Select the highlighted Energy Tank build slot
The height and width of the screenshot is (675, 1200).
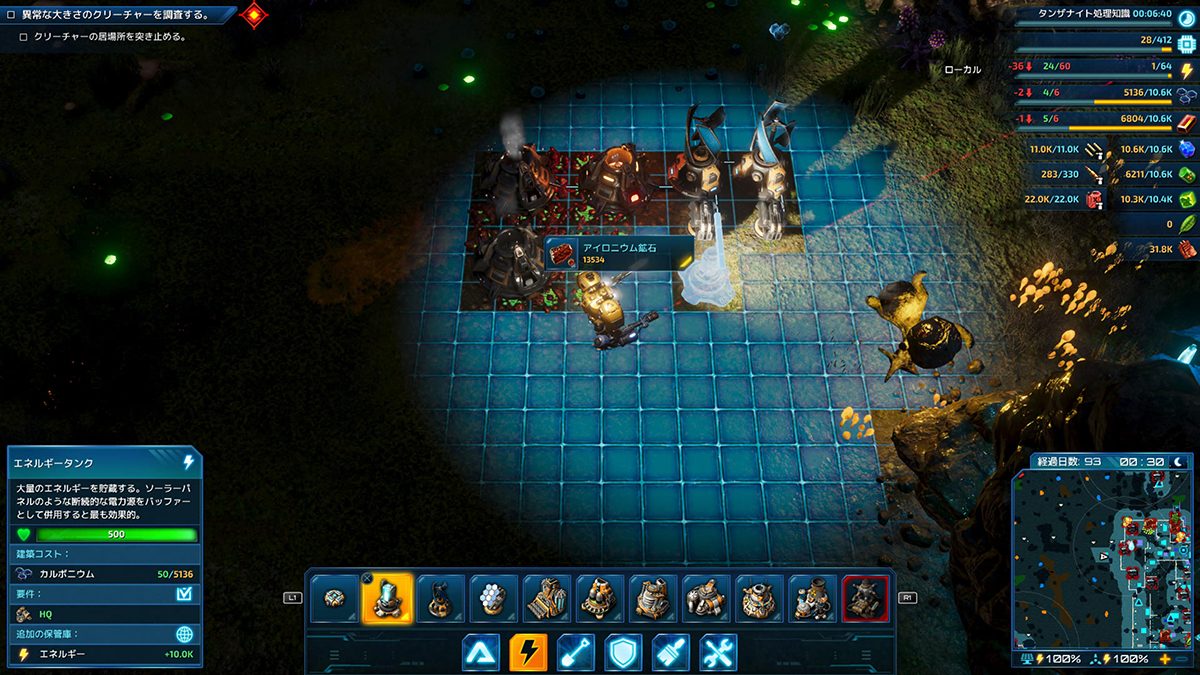click(x=388, y=598)
